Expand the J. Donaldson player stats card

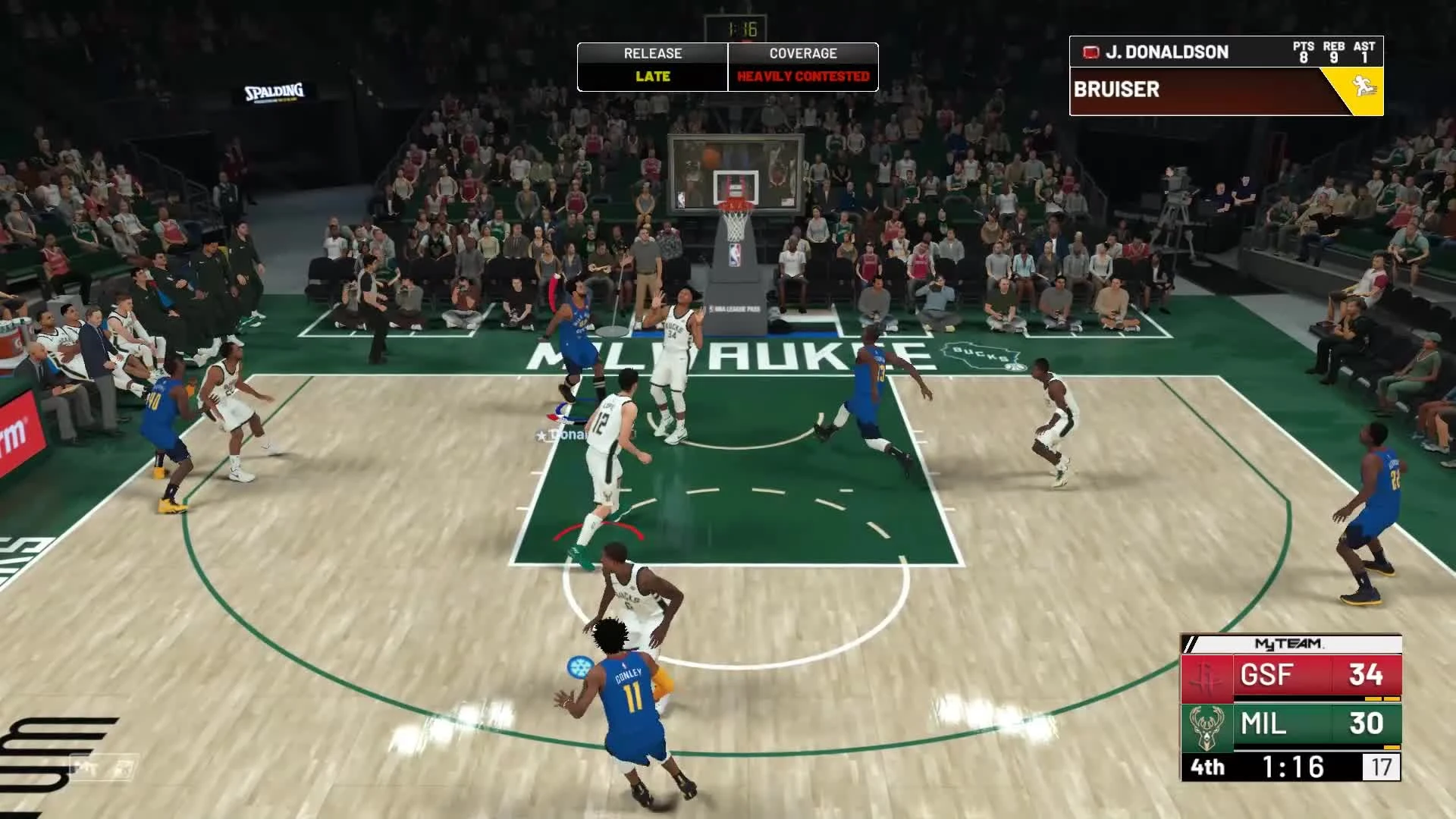click(x=1183, y=52)
